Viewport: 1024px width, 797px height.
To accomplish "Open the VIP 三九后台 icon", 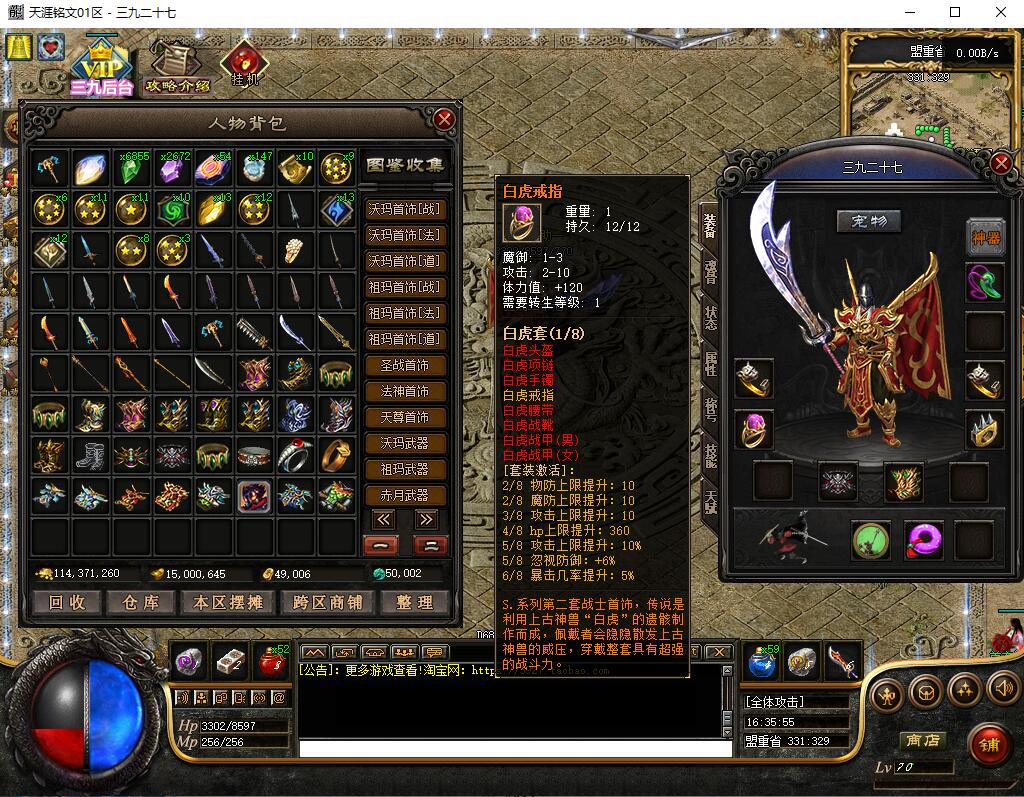I will [101, 68].
